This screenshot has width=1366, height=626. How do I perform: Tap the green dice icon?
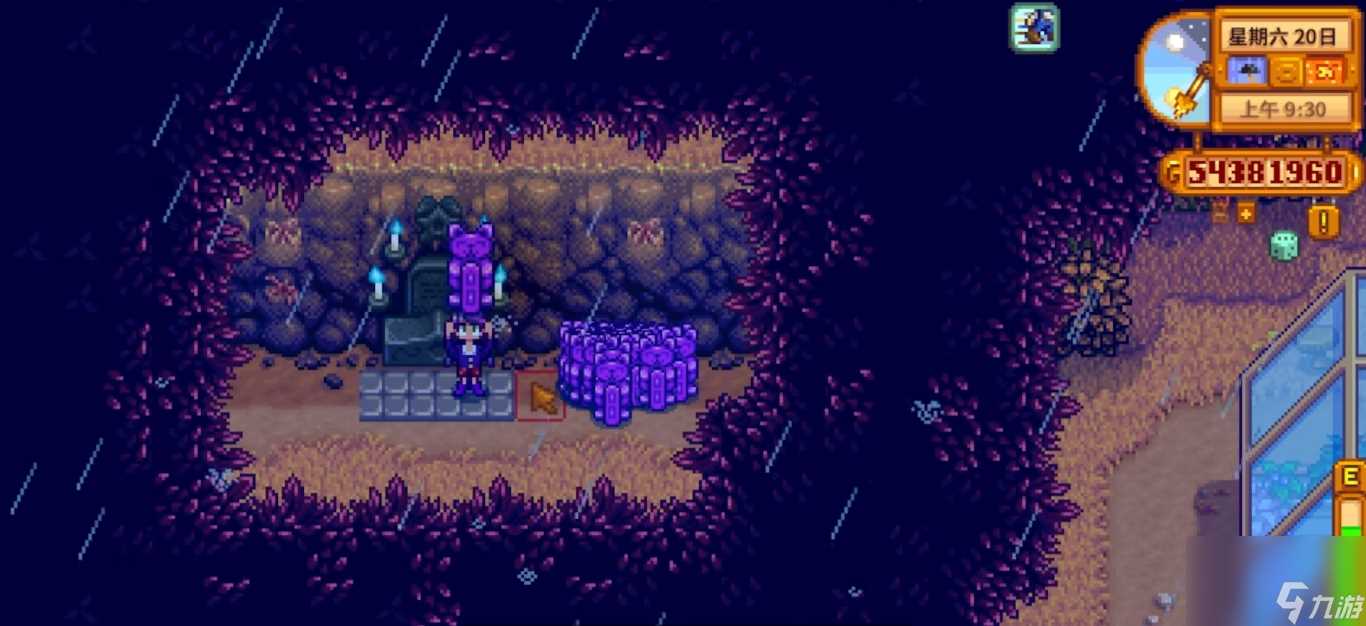1284,246
